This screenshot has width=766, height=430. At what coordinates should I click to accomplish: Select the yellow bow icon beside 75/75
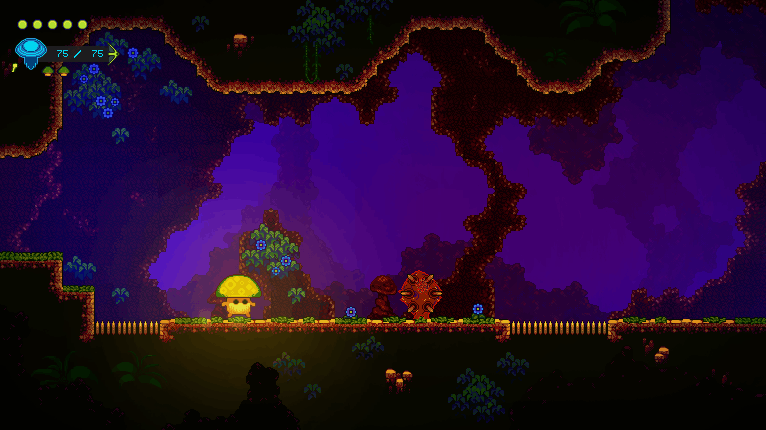[113, 54]
